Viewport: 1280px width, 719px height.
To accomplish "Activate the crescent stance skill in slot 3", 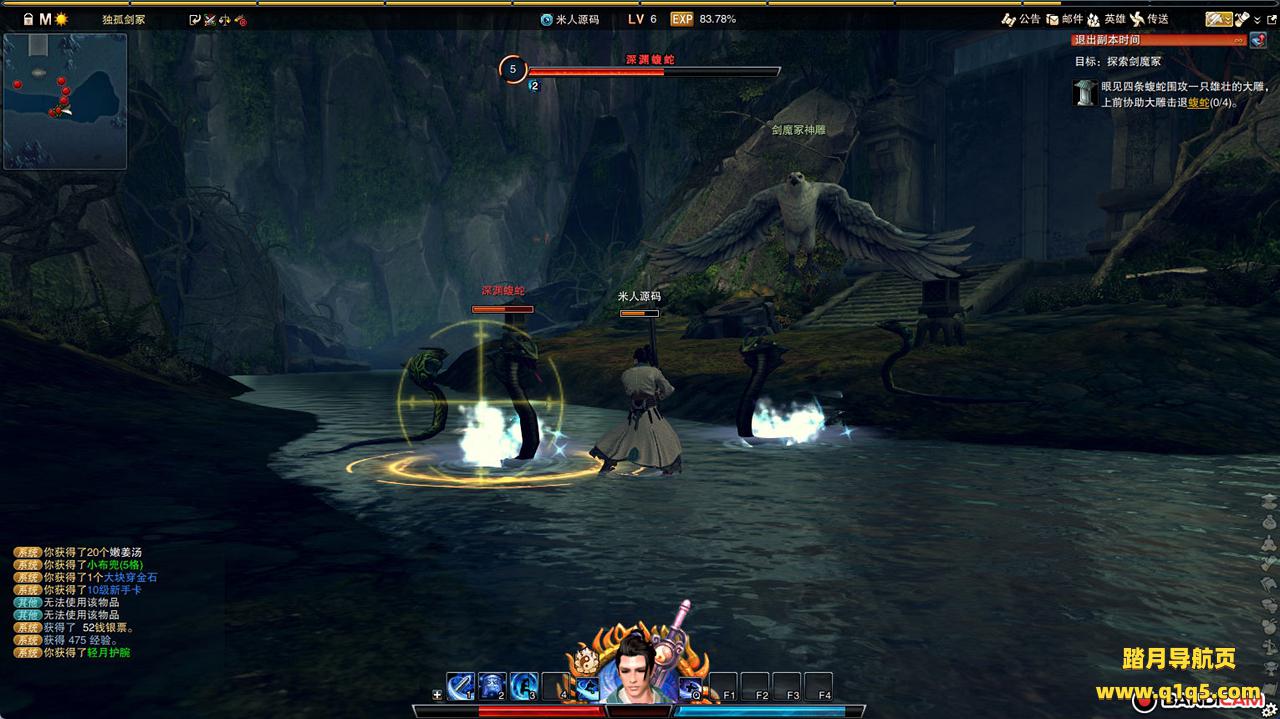I will pos(524,687).
